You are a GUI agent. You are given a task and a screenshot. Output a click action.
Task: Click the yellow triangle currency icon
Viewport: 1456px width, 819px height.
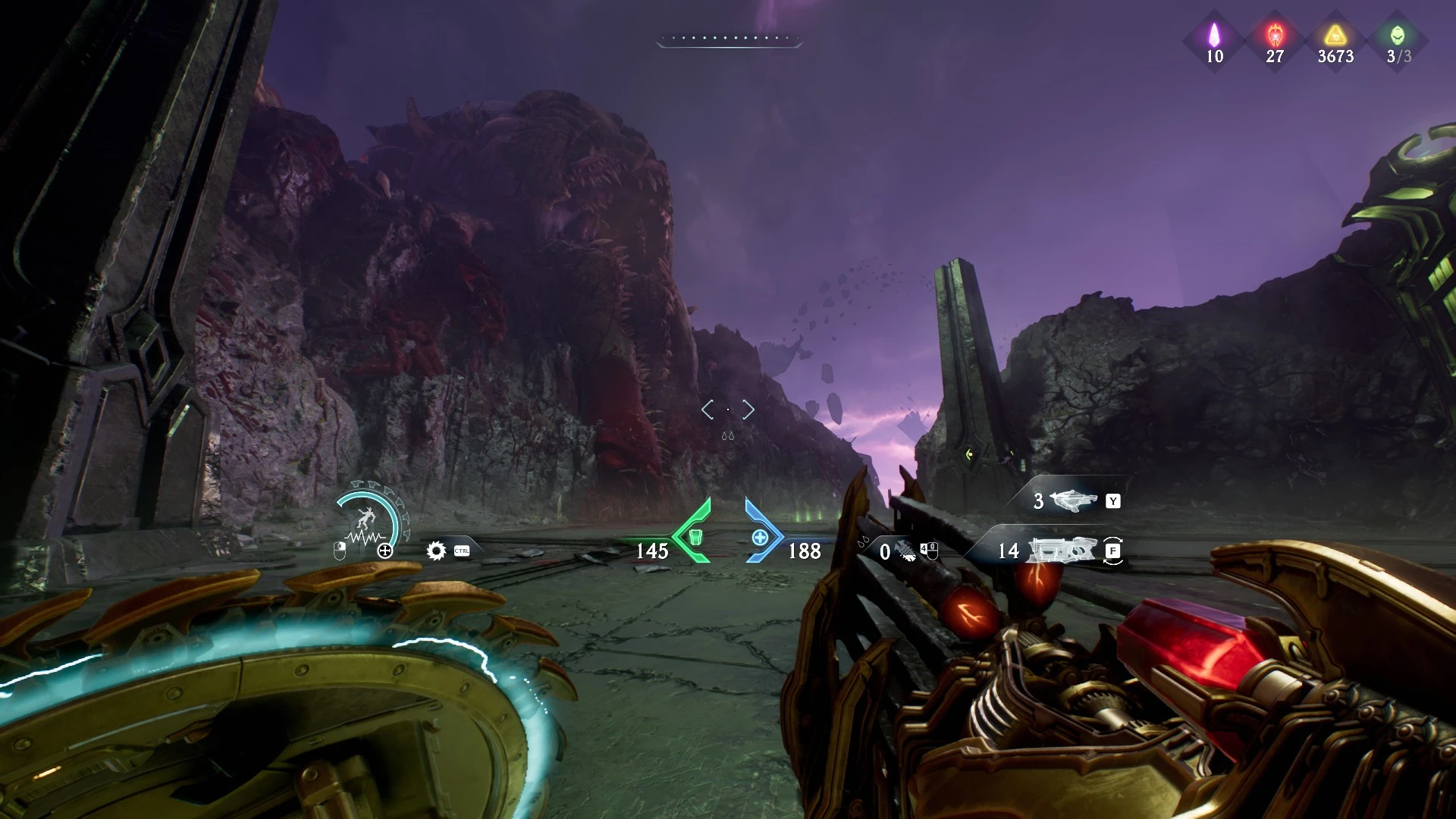[1335, 34]
